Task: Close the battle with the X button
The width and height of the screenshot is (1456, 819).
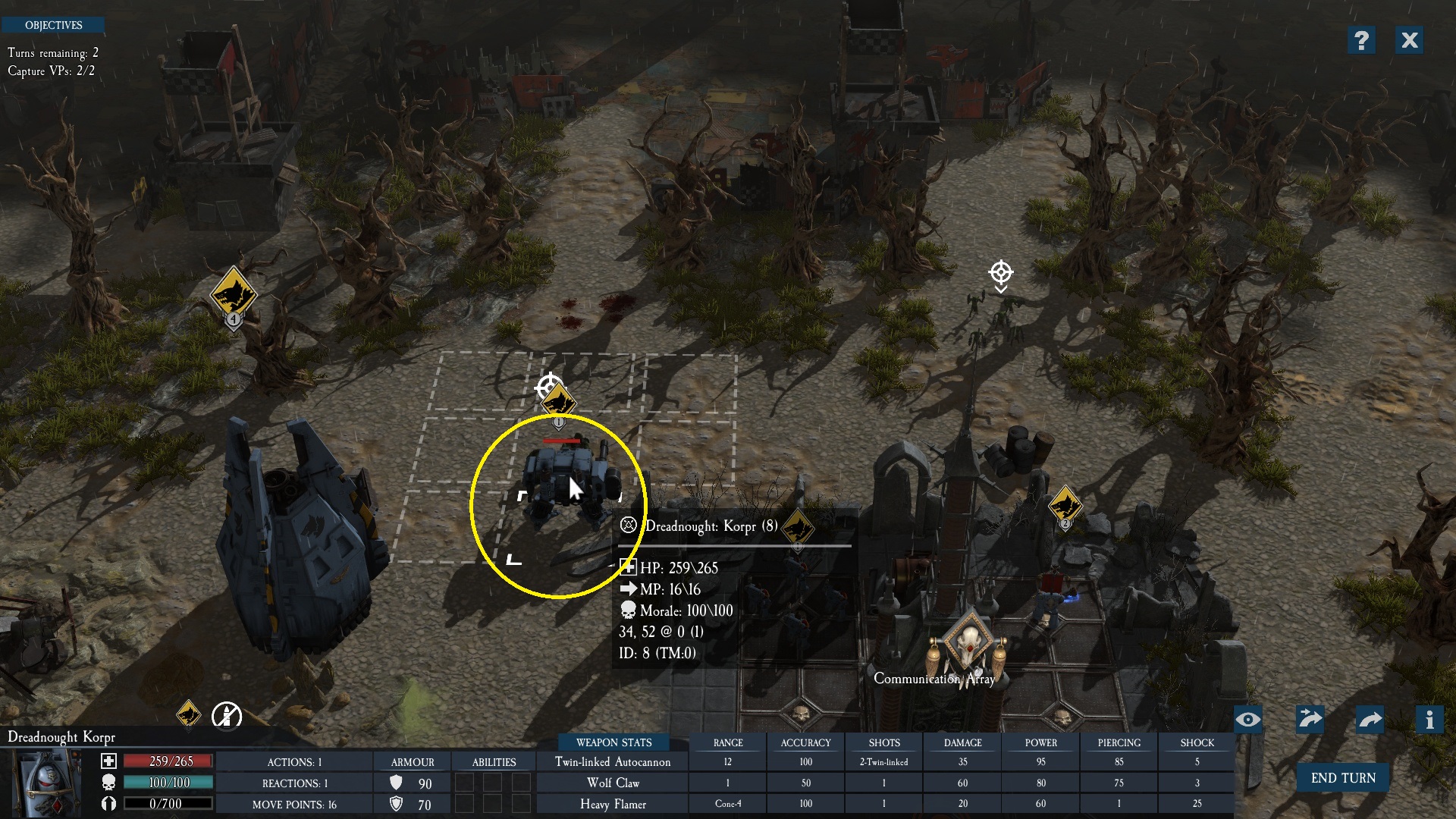Action: point(1409,40)
